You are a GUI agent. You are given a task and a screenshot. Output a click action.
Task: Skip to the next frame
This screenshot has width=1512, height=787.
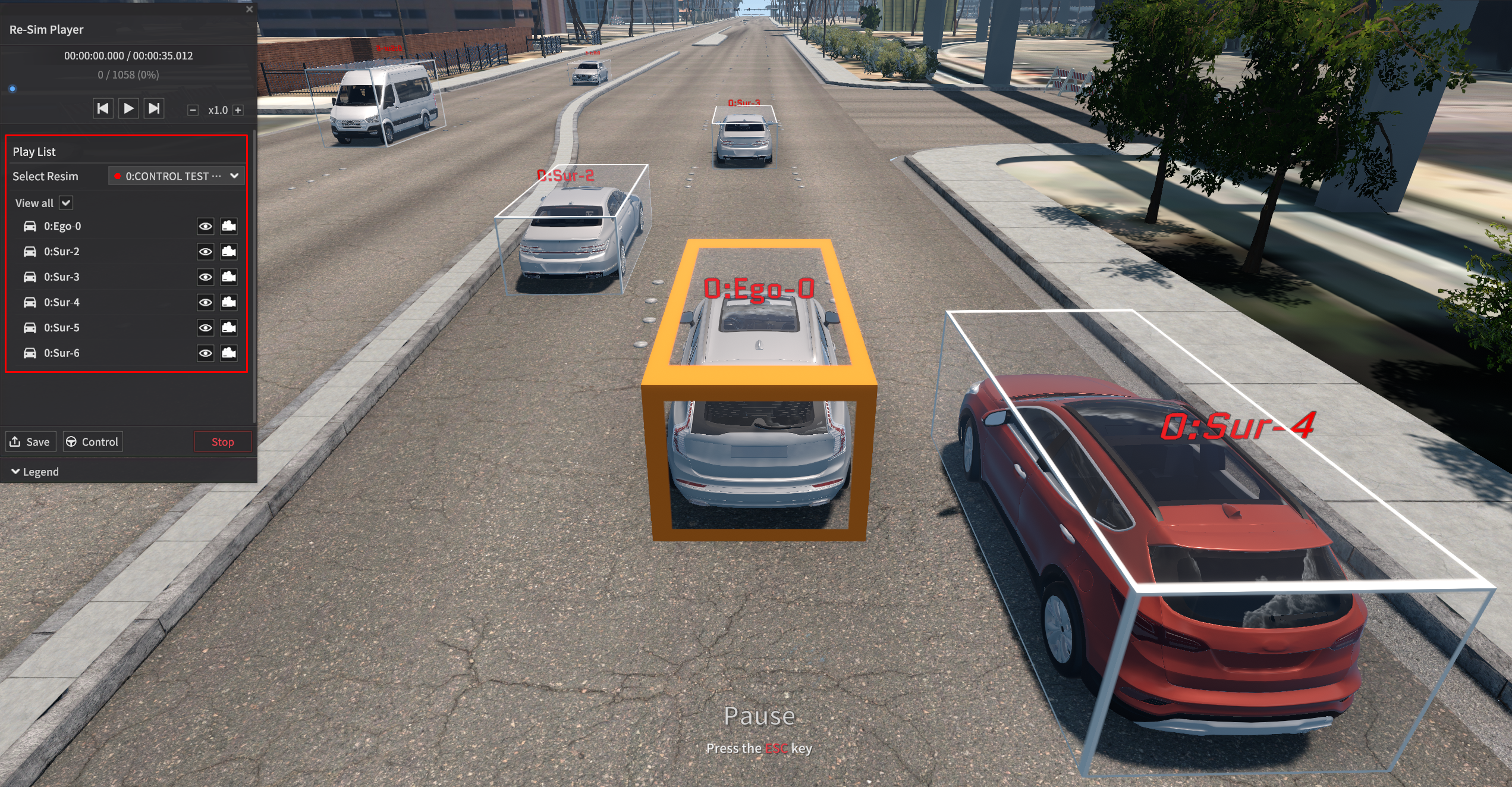point(154,109)
